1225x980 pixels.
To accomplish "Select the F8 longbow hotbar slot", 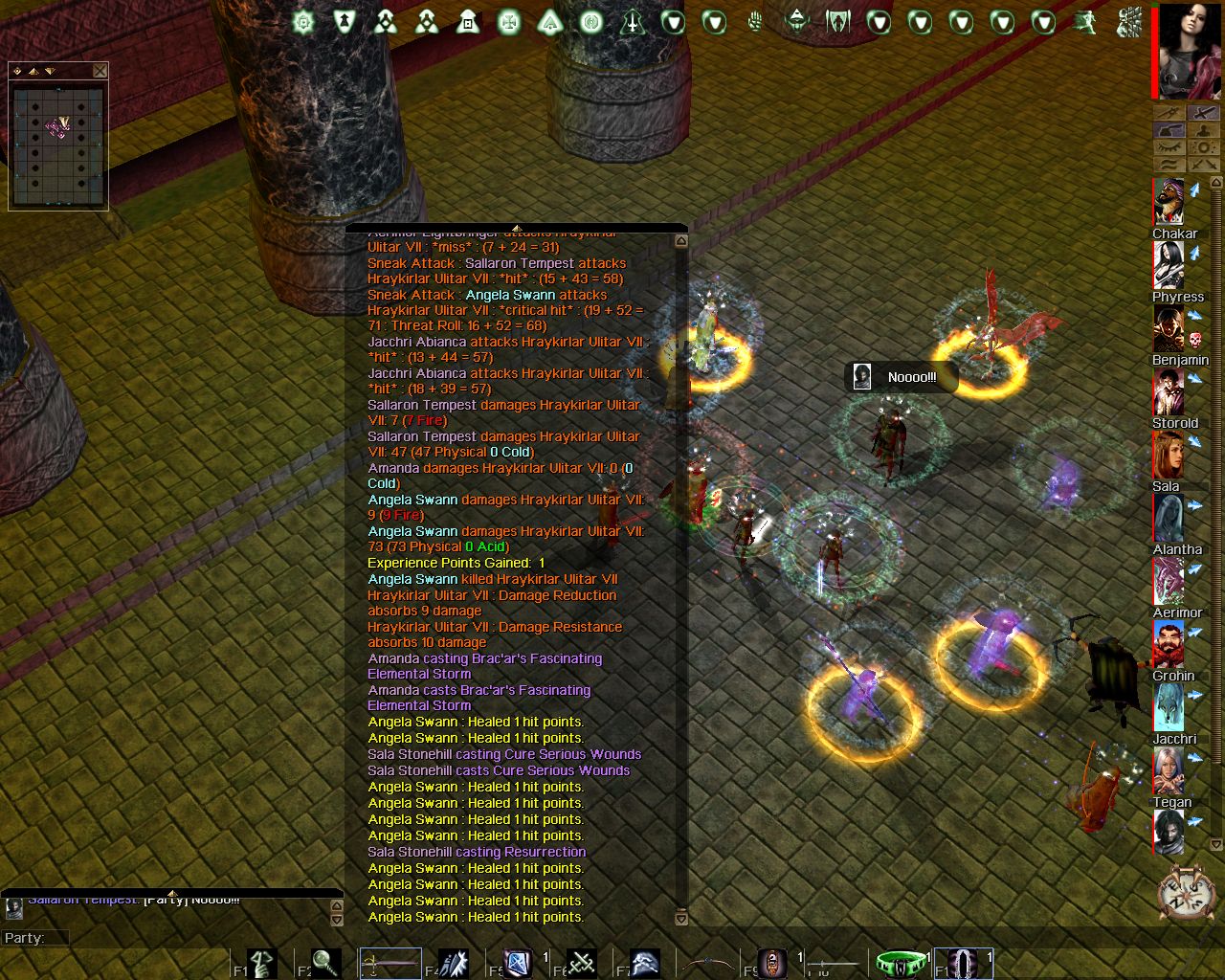I will 708,963.
